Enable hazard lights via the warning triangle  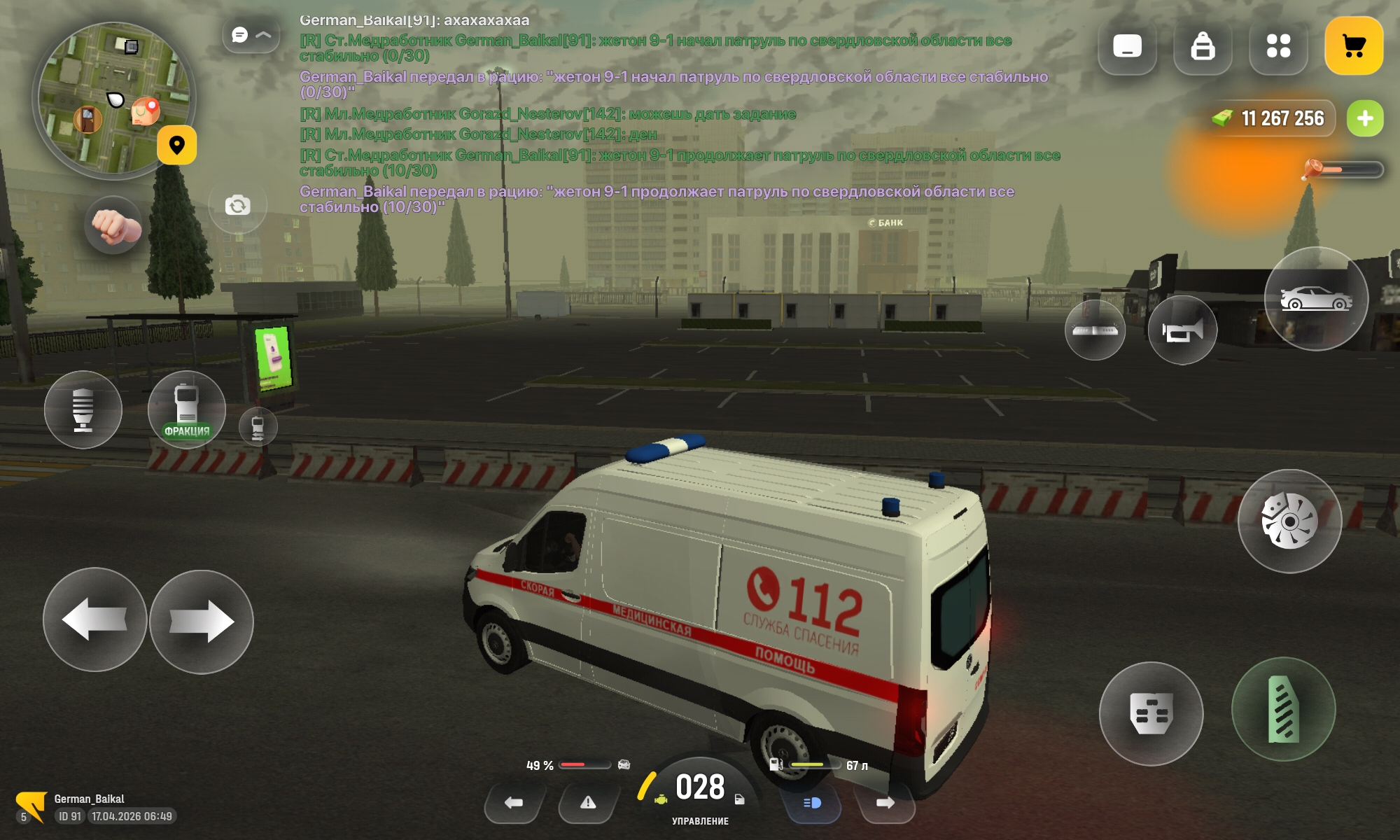tap(588, 804)
